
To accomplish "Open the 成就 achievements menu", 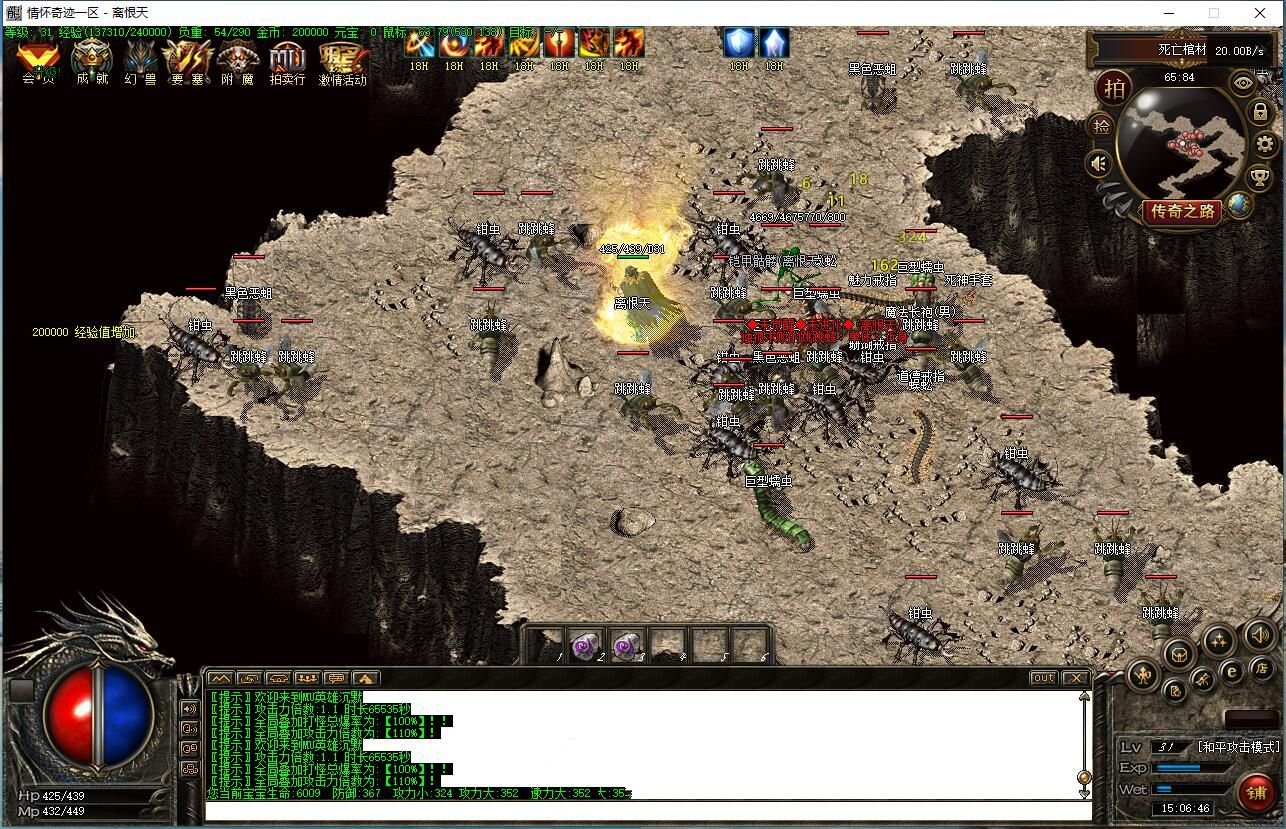I will (x=91, y=62).
